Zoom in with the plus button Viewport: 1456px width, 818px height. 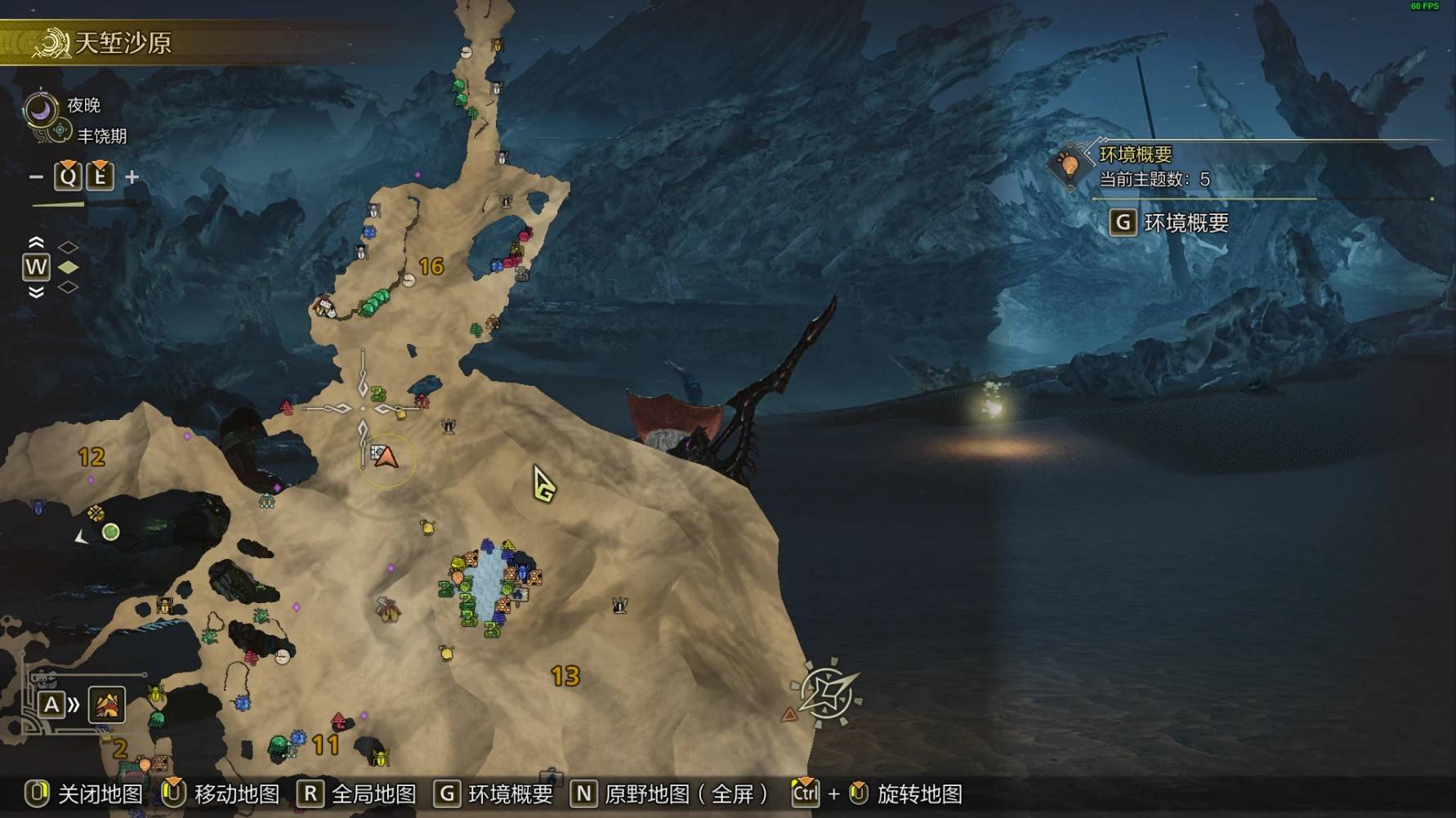point(132,177)
